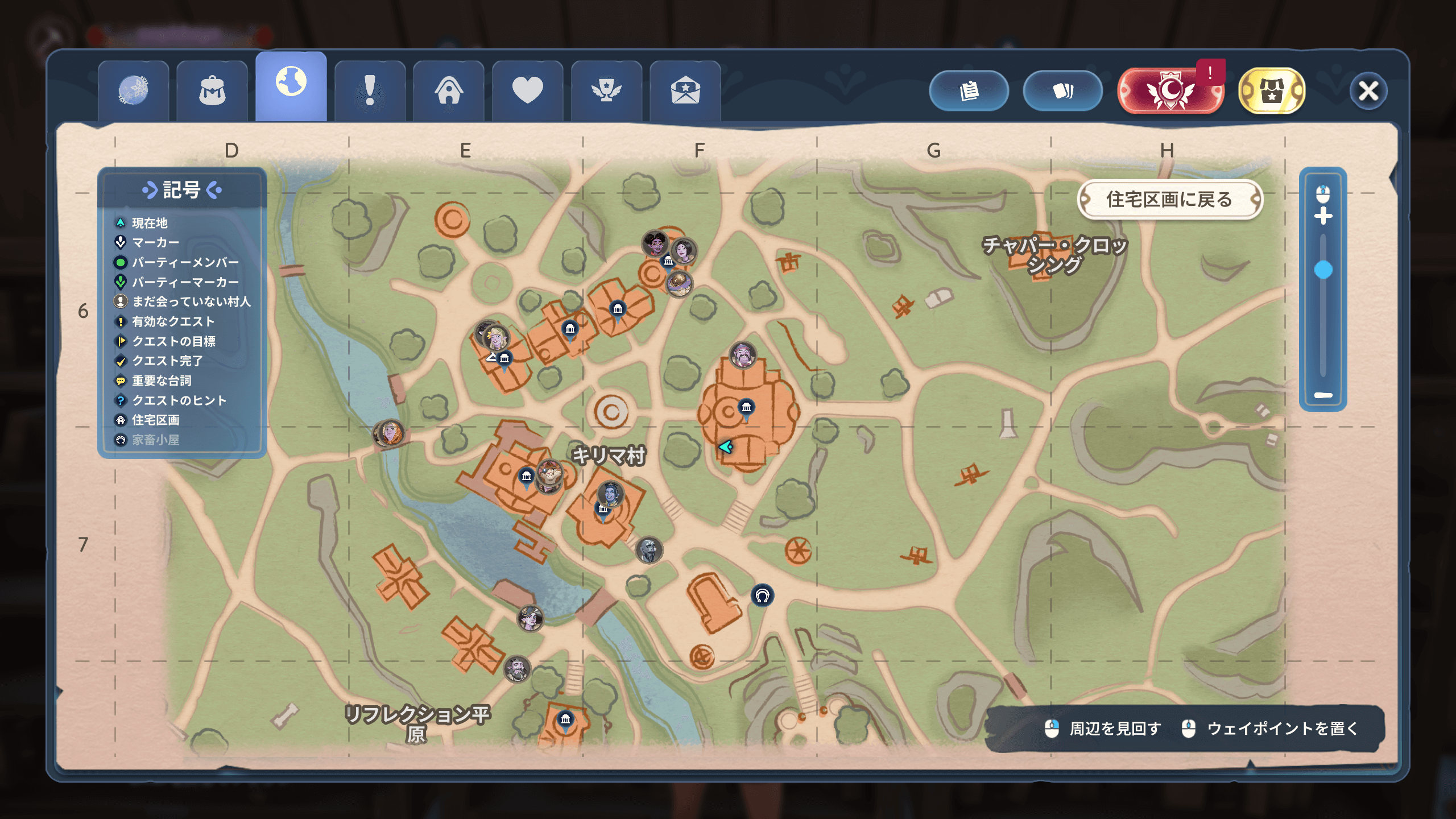Open the quest tab with exclamation mark
Screen dimensions: 1456x819
coord(370,91)
